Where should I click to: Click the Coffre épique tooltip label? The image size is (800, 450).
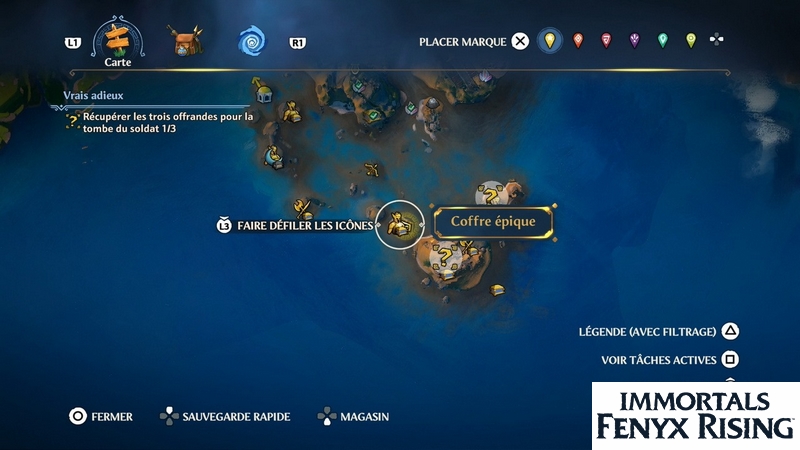[x=493, y=222]
